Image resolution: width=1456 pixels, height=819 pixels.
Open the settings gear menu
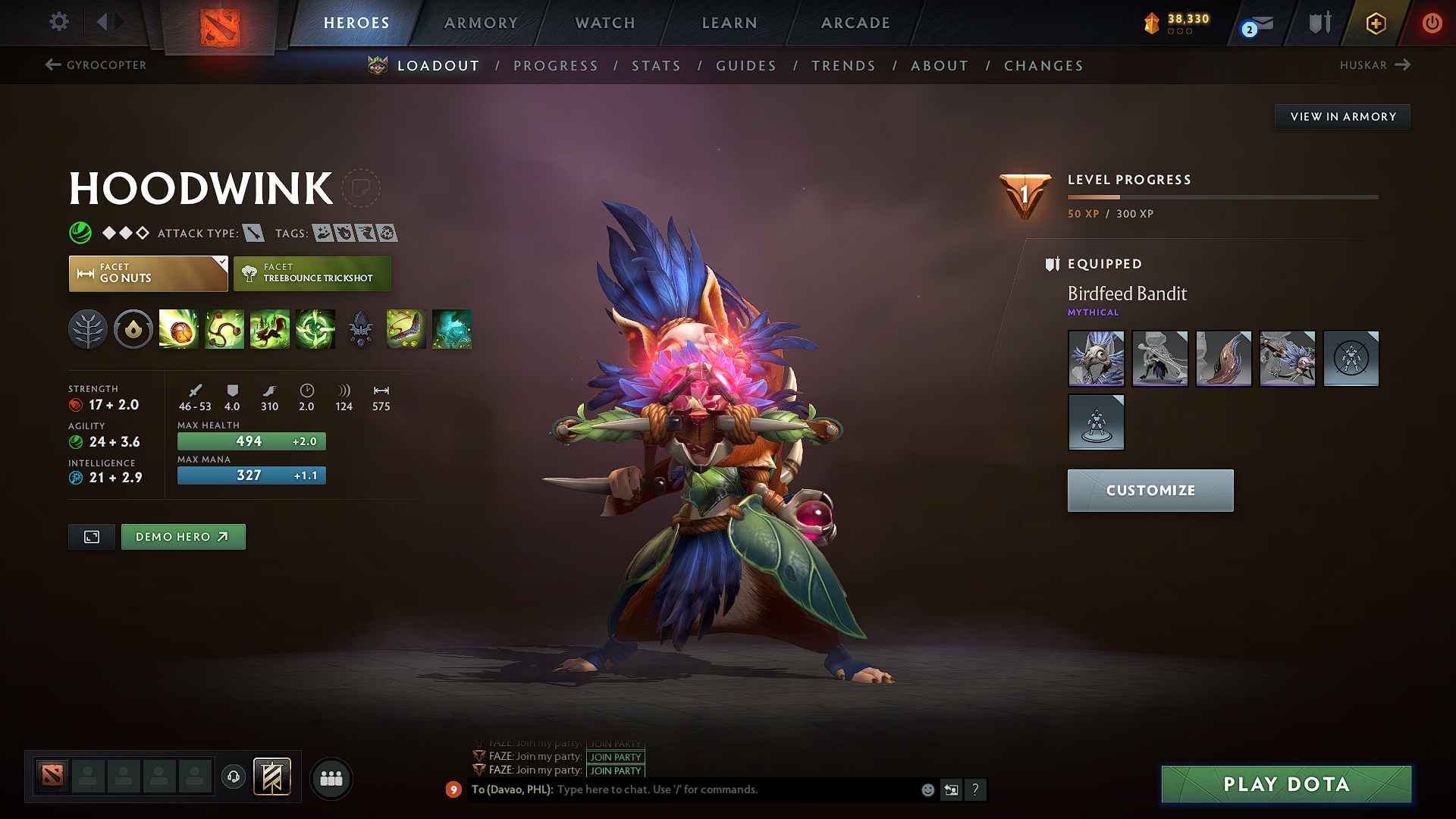(x=59, y=22)
